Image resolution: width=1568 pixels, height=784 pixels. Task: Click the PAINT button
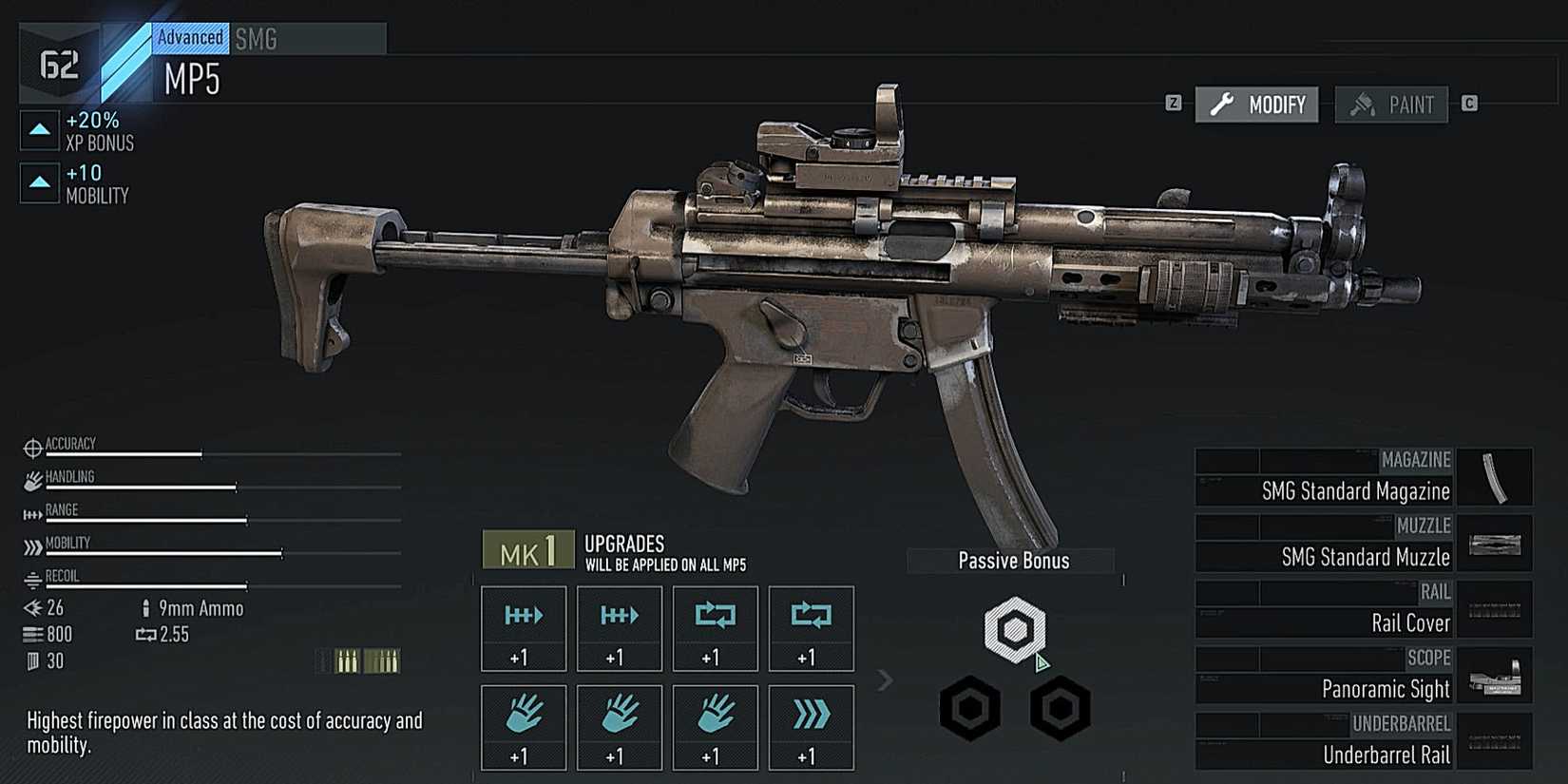tap(1391, 105)
